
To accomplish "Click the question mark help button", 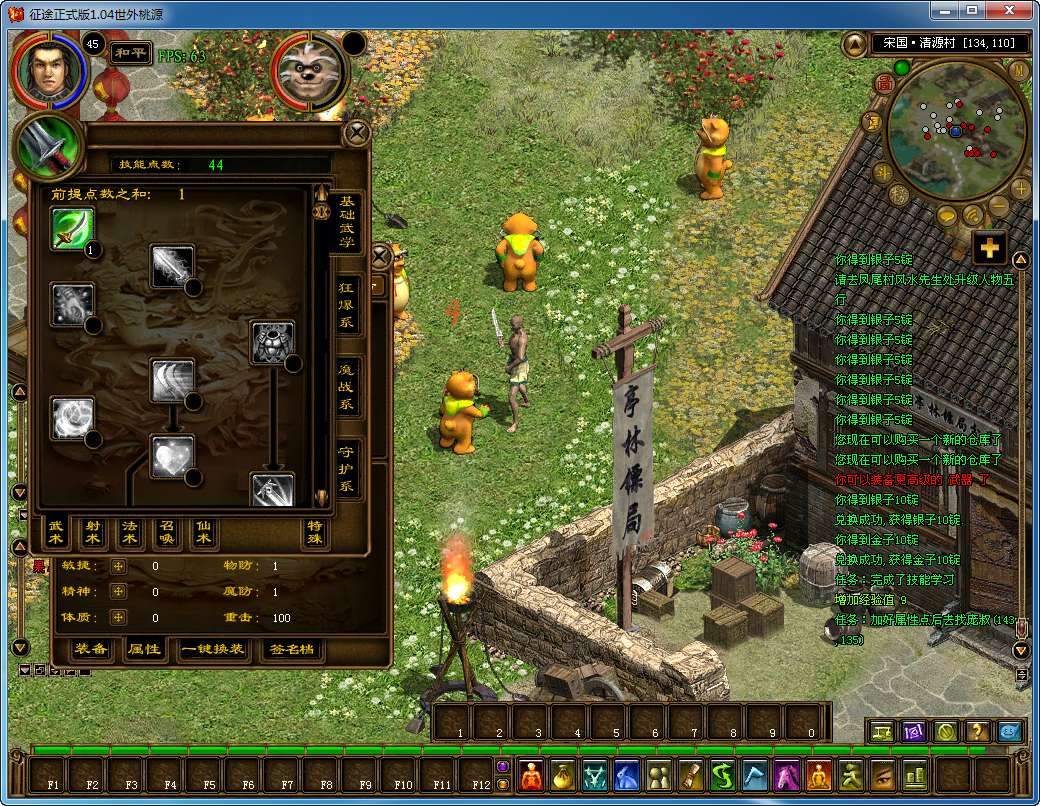I will (x=977, y=731).
